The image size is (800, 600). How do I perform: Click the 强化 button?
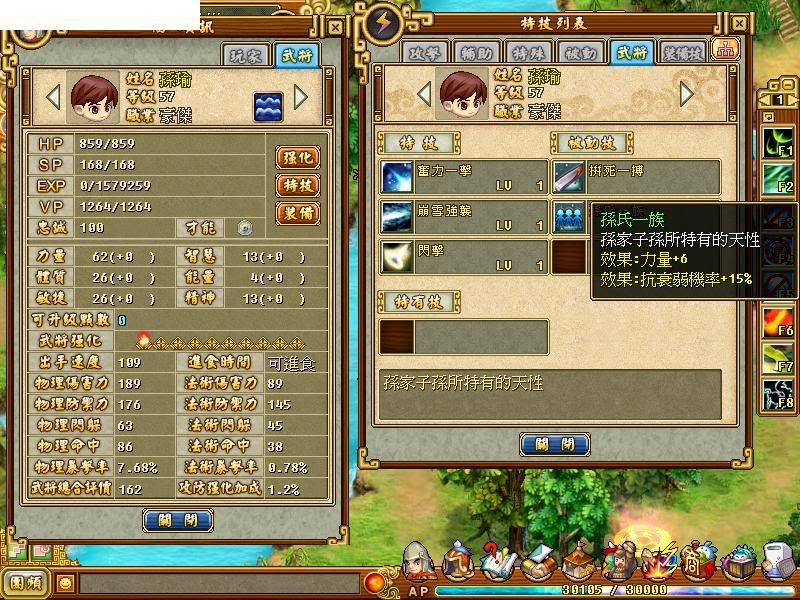click(297, 157)
